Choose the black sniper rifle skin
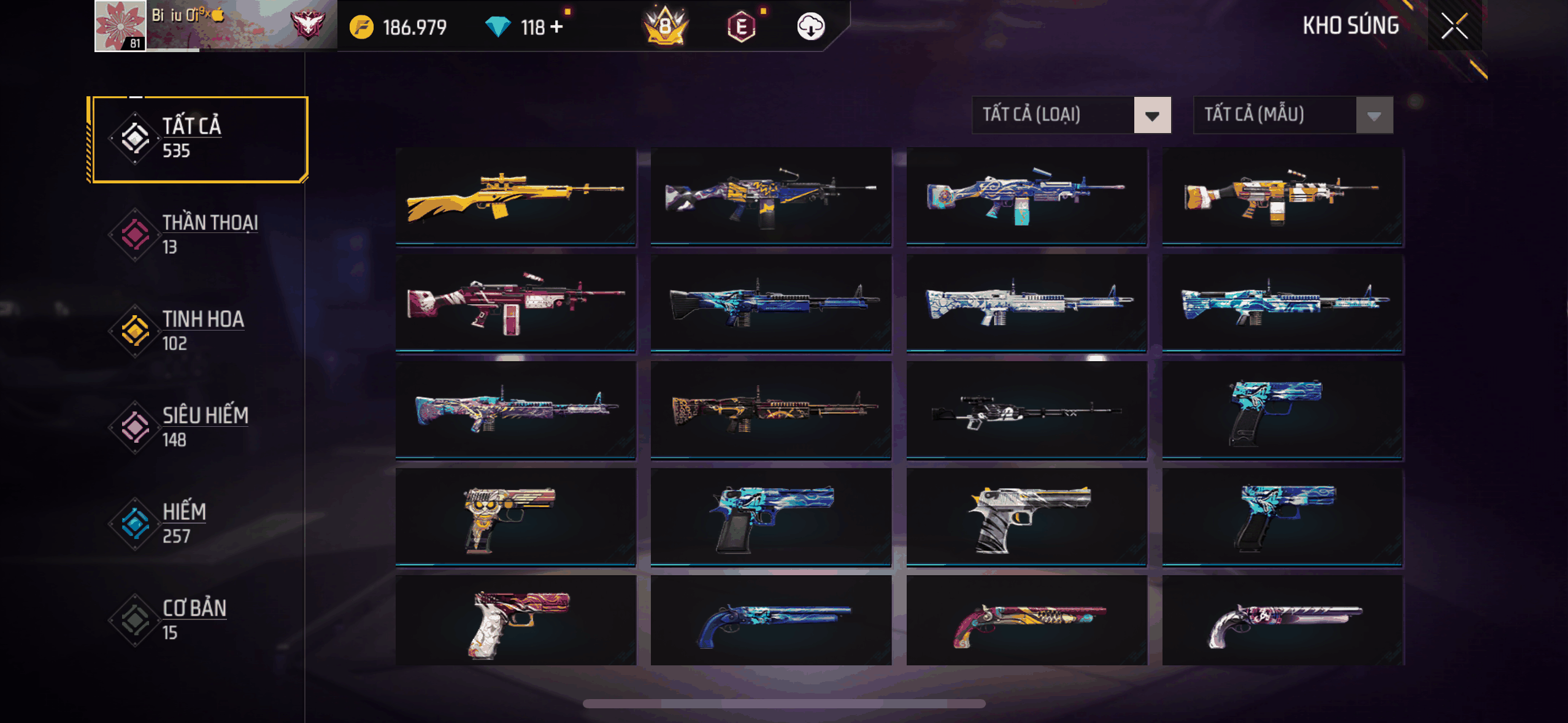This screenshot has width=1568, height=723. coord(1026,410)
